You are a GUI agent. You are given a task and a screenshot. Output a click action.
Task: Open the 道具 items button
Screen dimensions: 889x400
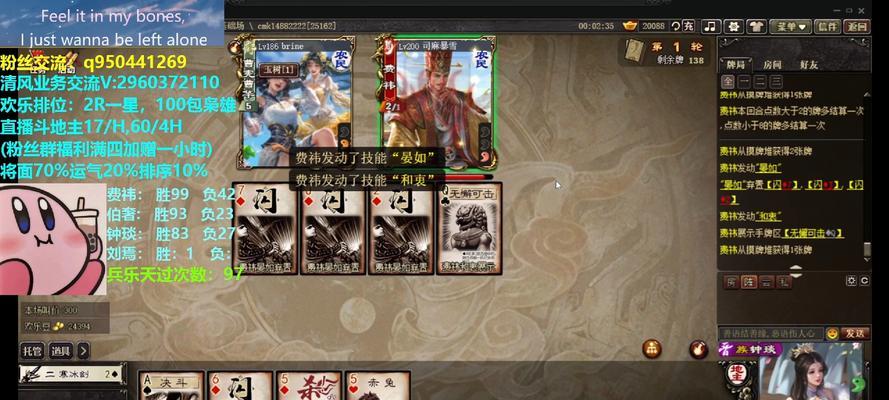click(x=61, y=350)
